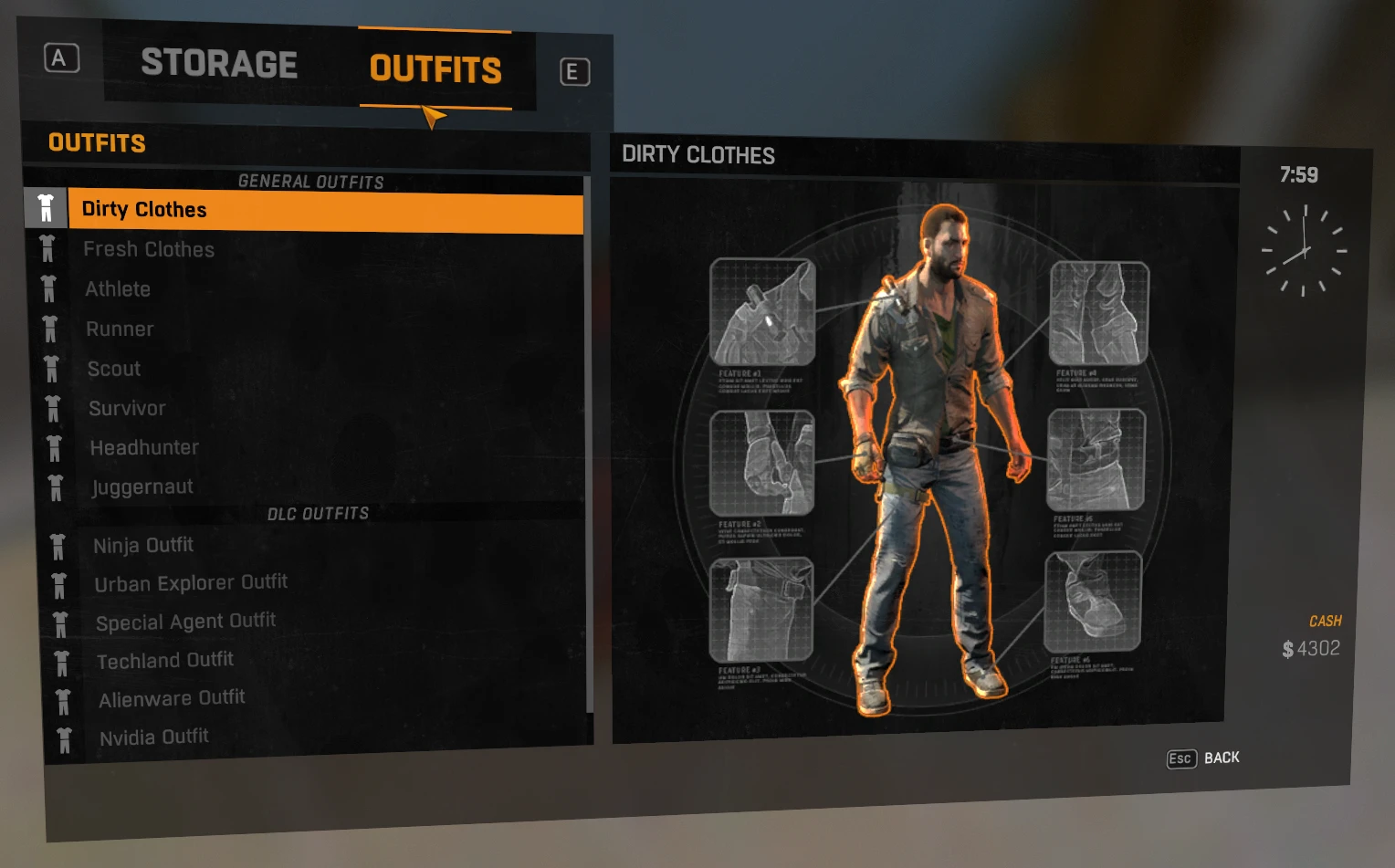Click the shirt icon beside Dirty Clothes

45,208
